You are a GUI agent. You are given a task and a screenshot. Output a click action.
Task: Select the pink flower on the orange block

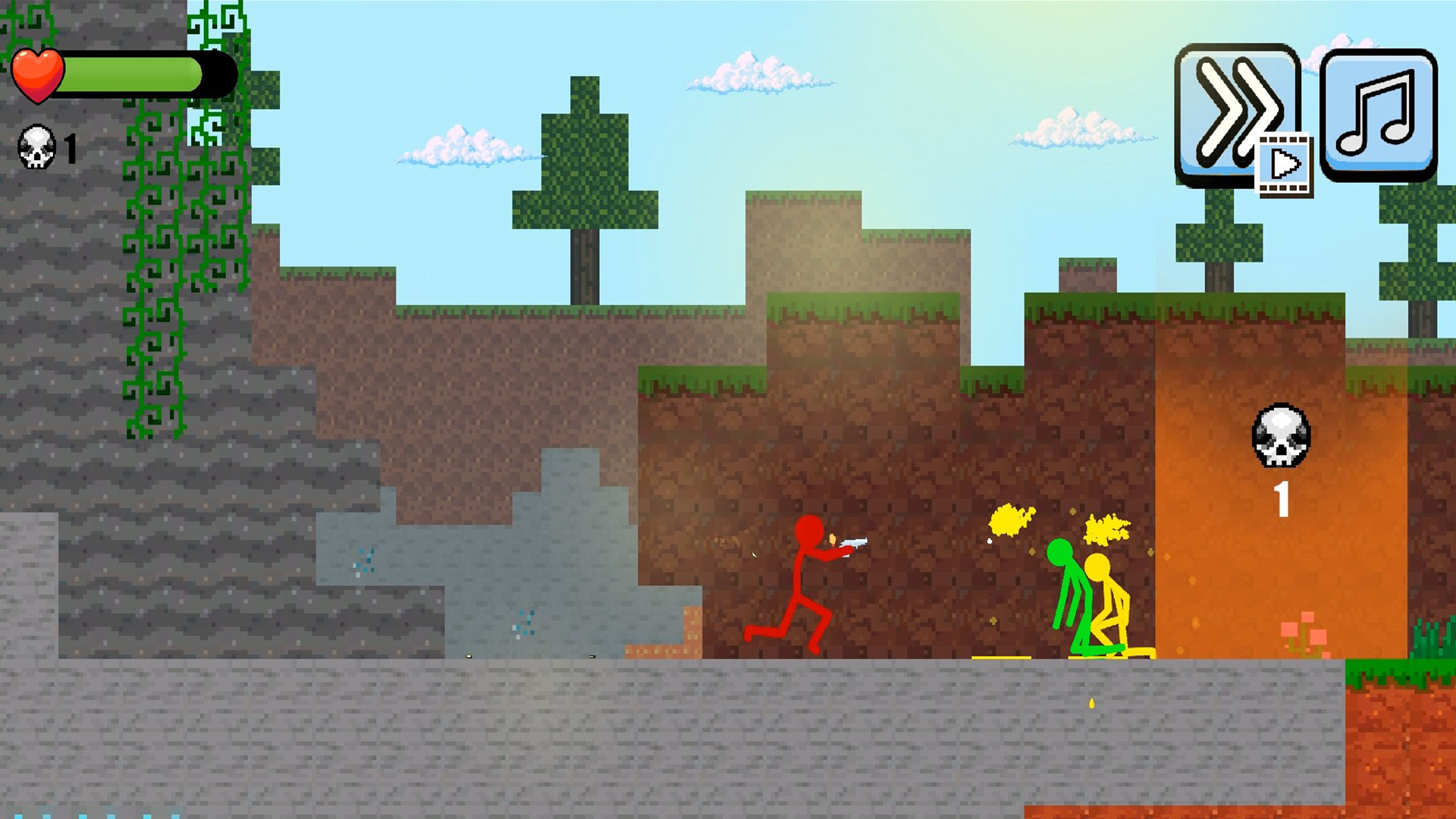click(1306, 635)
